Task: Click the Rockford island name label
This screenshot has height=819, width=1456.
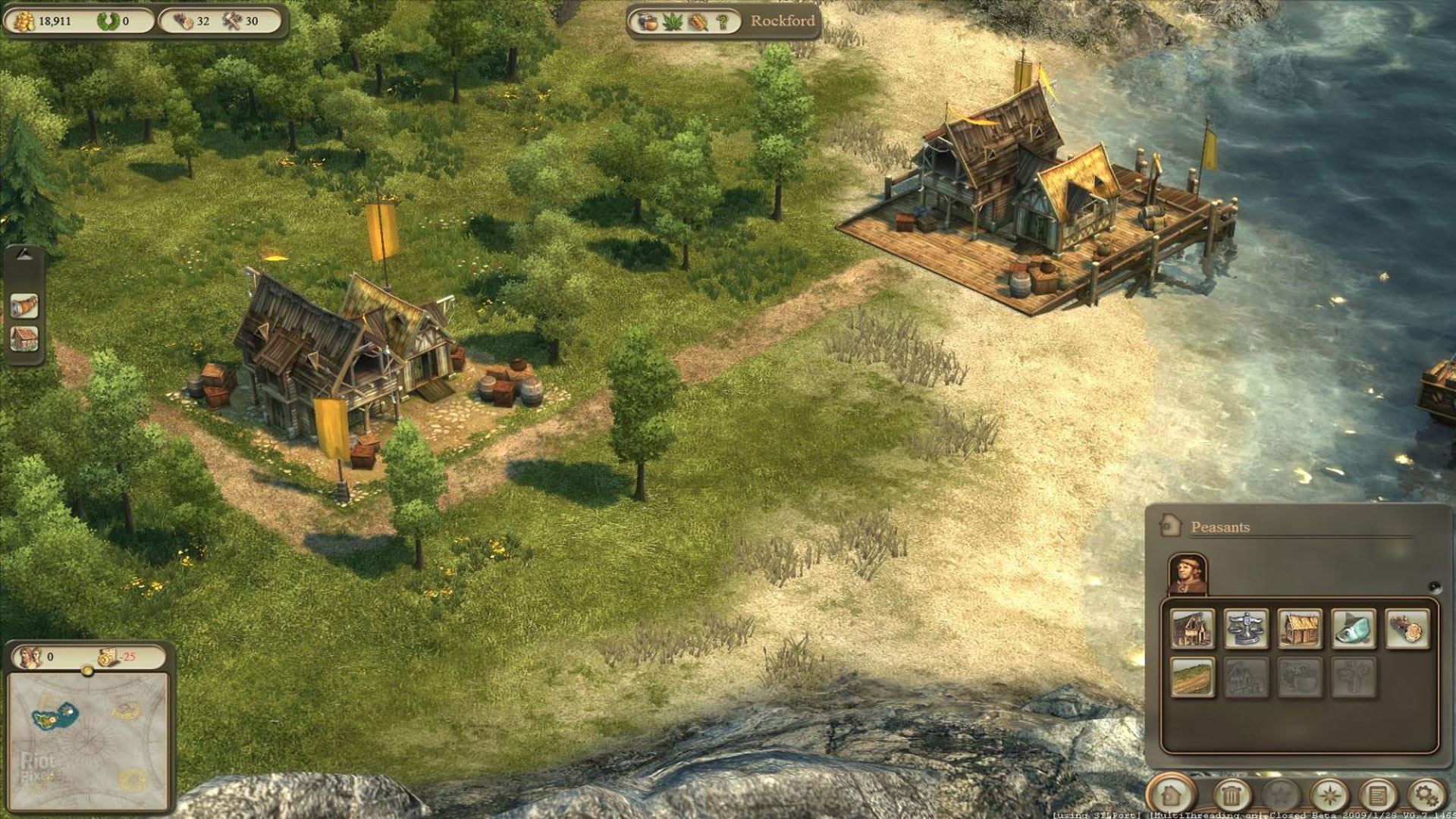Action: click(782, 21)
